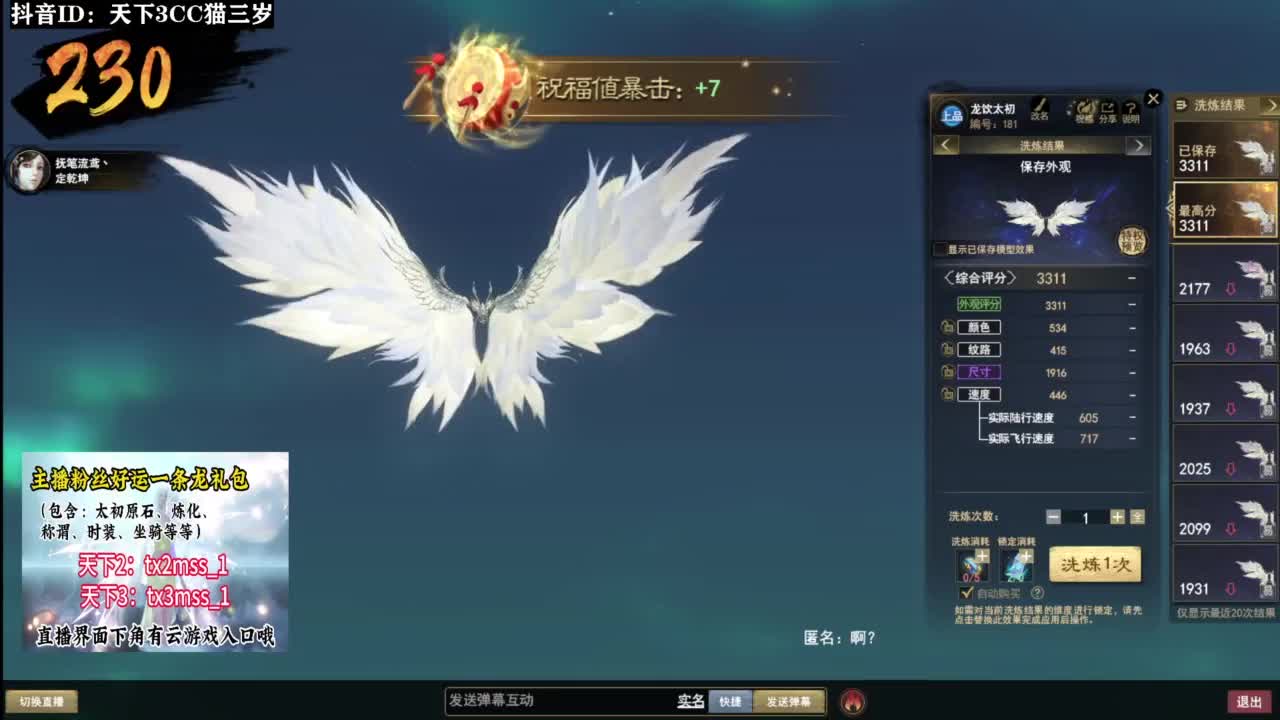Viewport: 1280px width, 720px height.
Task: Switch to the 洗炼结果 tab
Action: click(1042, 146)
